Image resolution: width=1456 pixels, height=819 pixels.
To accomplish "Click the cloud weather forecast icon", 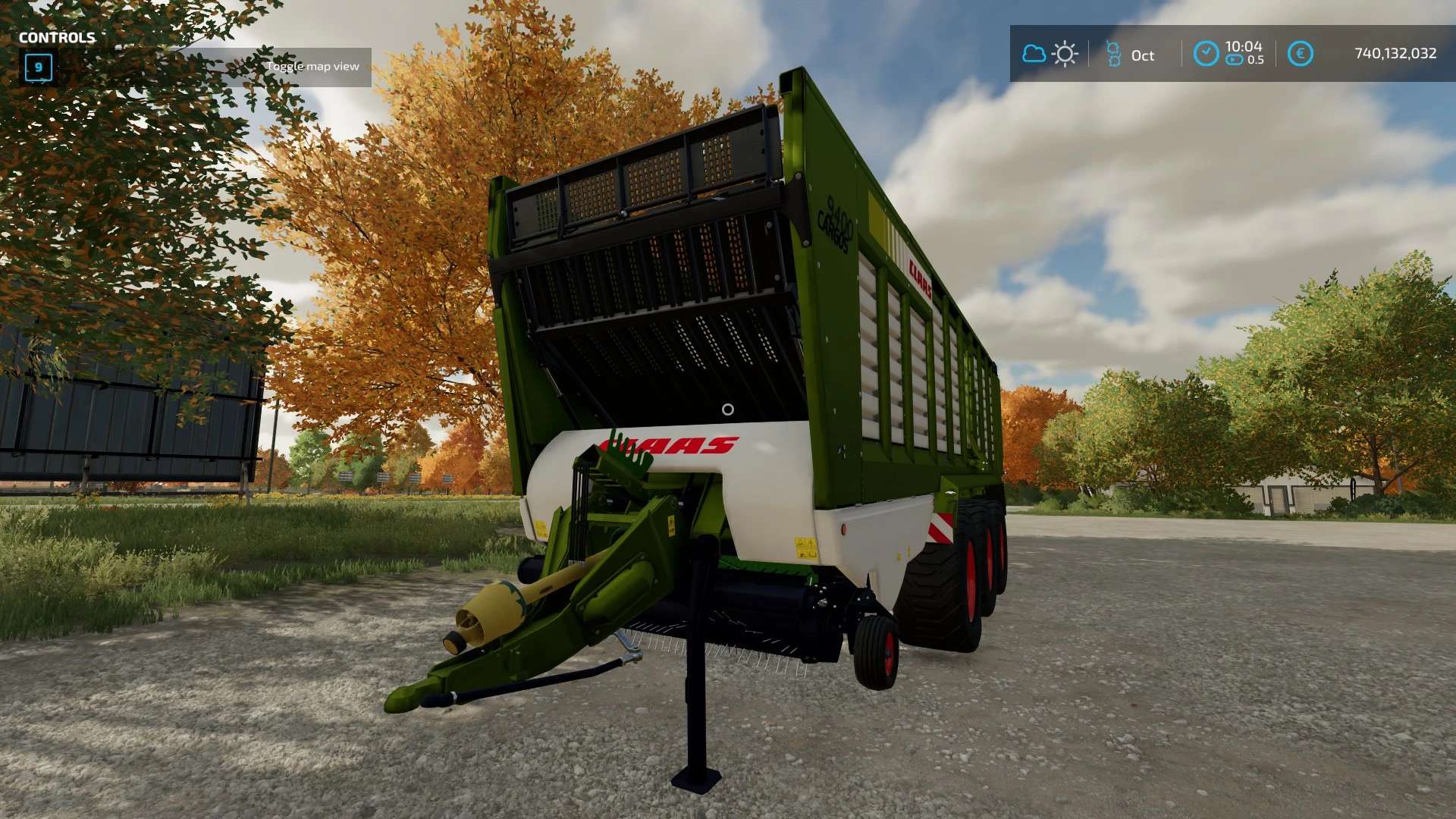I will click(1034, 54).
